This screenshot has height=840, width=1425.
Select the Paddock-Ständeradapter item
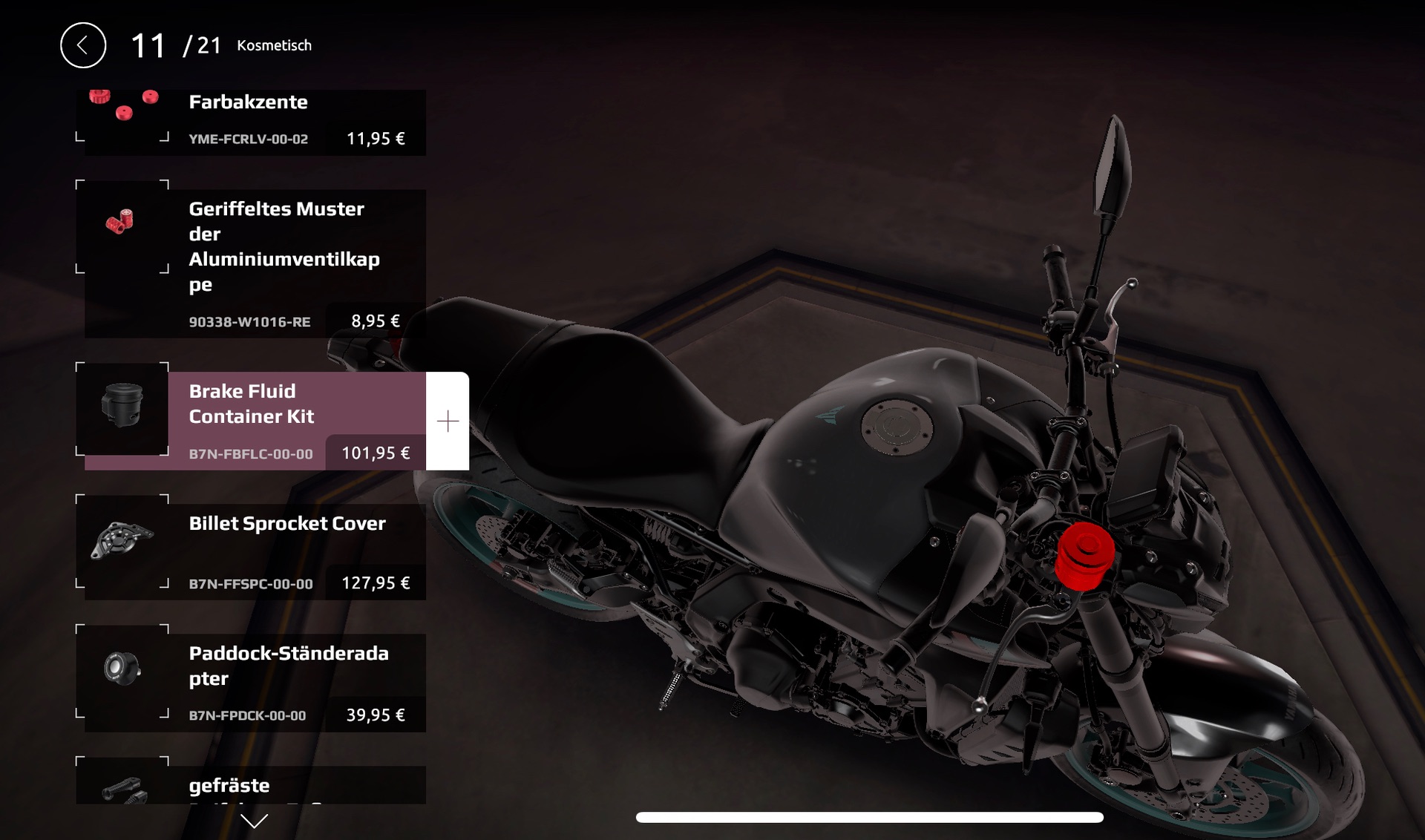tap(297, 679)
